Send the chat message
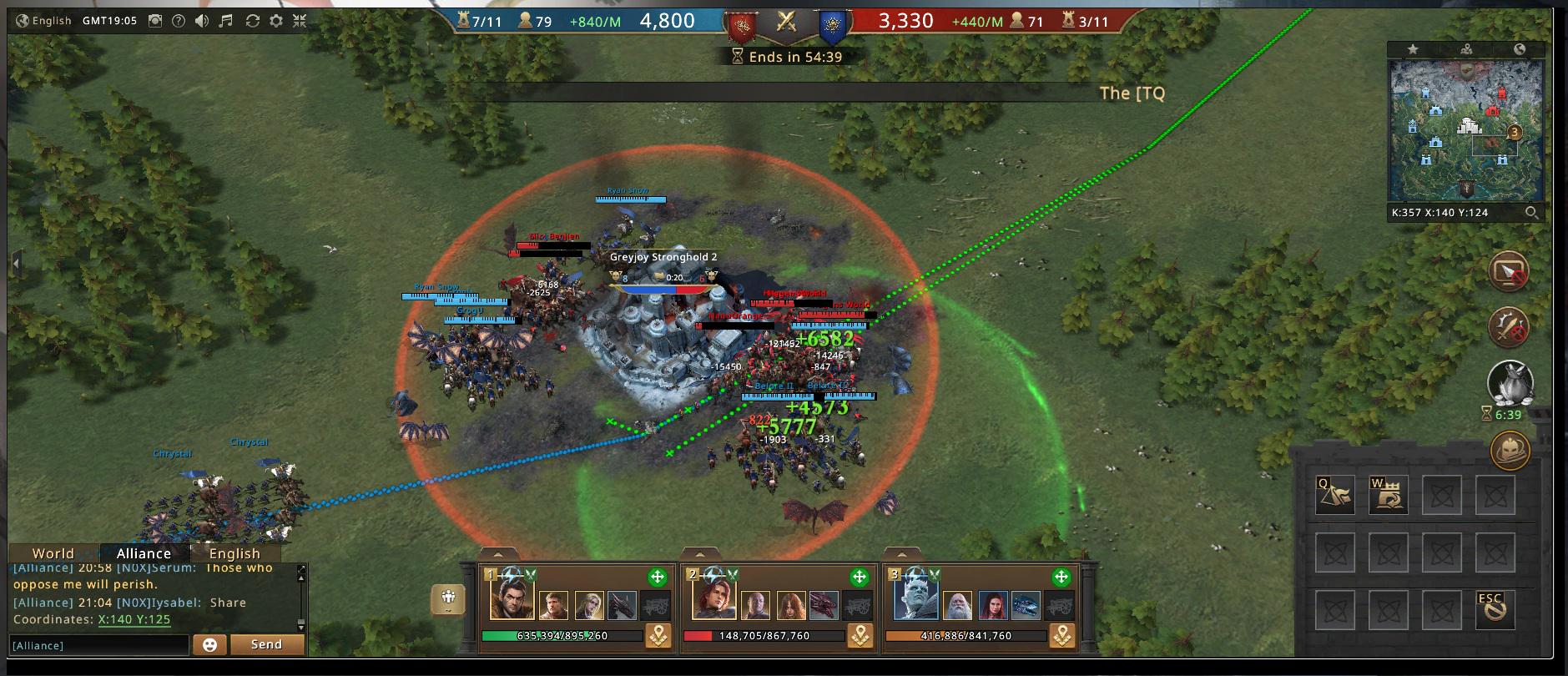Screen dimensions: 1568x676 click(266, 644)
